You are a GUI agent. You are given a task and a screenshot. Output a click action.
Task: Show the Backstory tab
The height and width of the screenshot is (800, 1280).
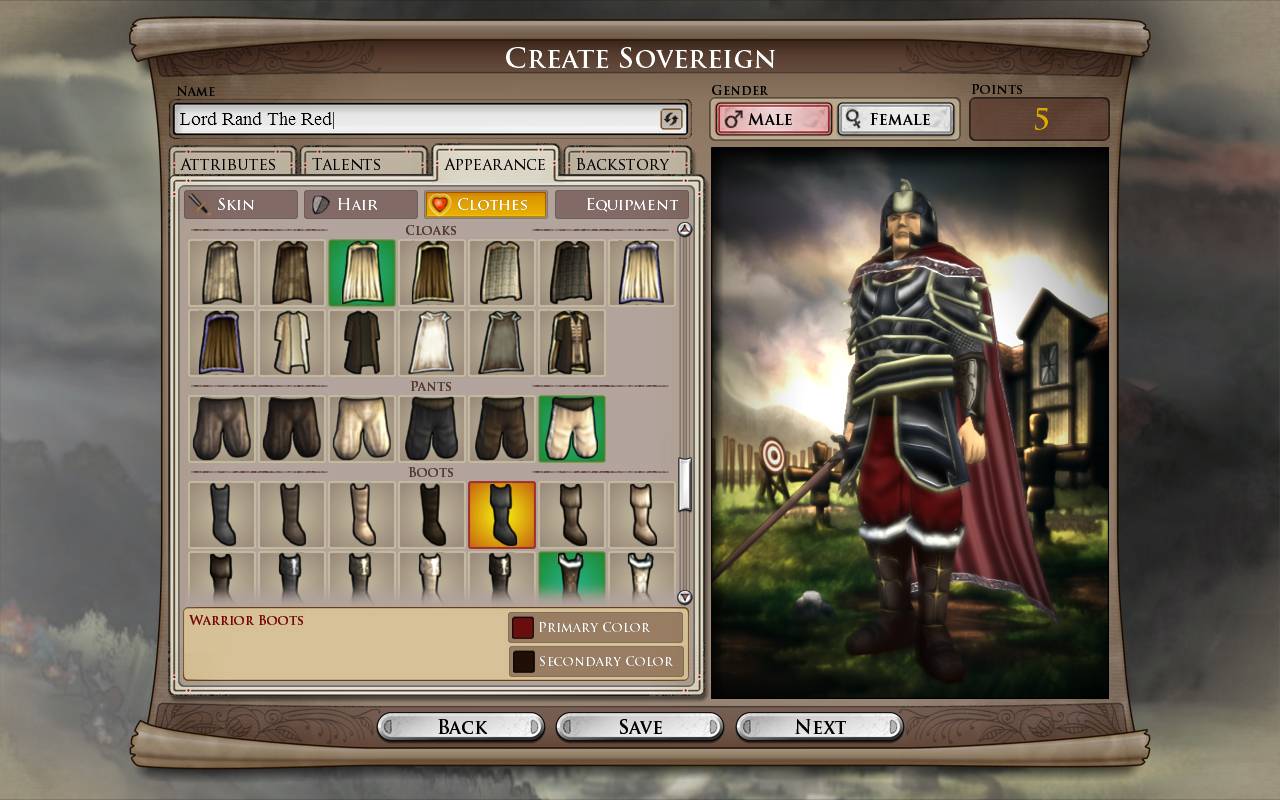click(x=622, y=164)
